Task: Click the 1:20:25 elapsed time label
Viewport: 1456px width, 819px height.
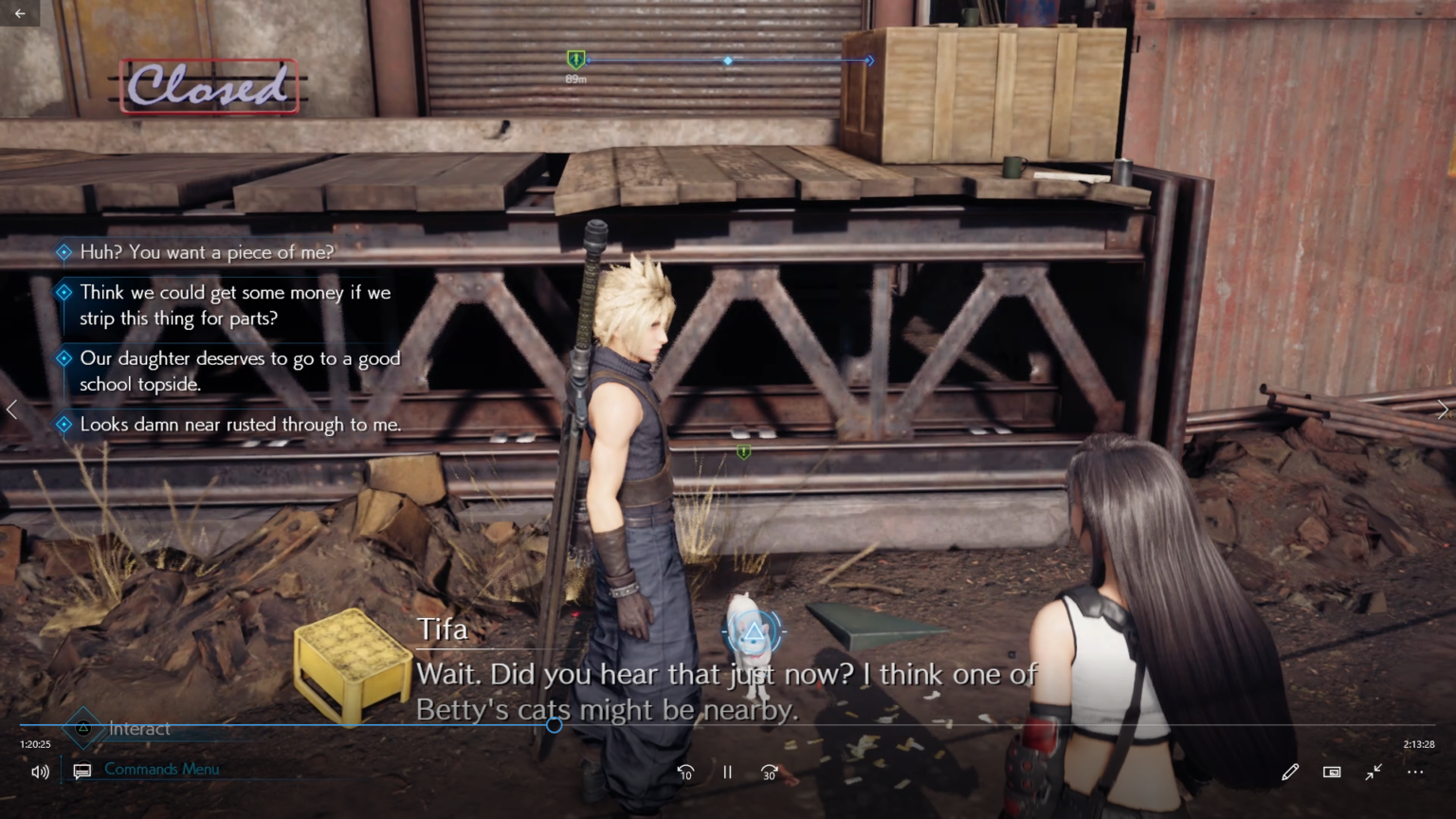Action: [37, 744]
